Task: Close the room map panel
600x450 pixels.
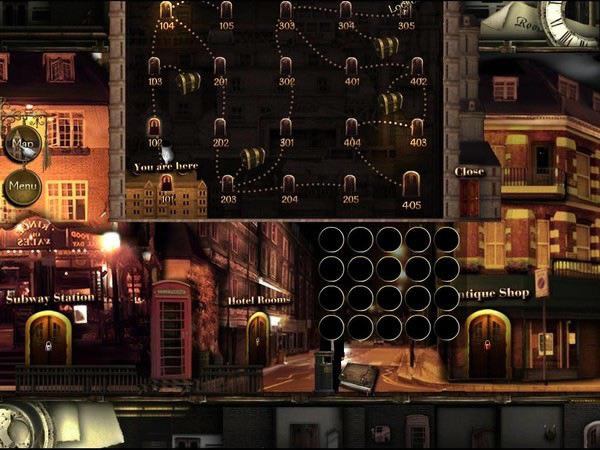Action: [469, 171]
